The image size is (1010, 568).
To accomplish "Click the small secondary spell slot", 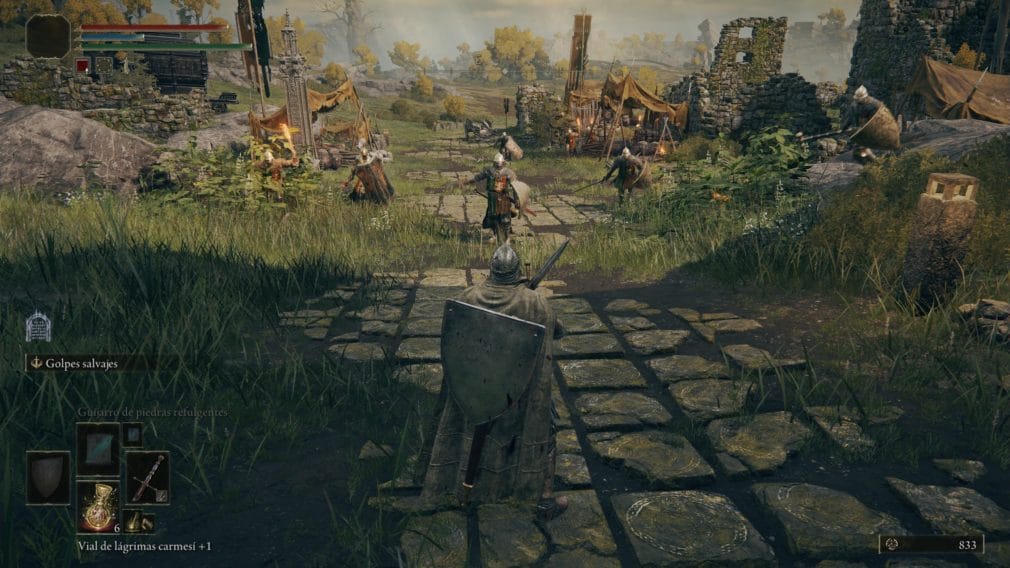I will pos(132,434).
